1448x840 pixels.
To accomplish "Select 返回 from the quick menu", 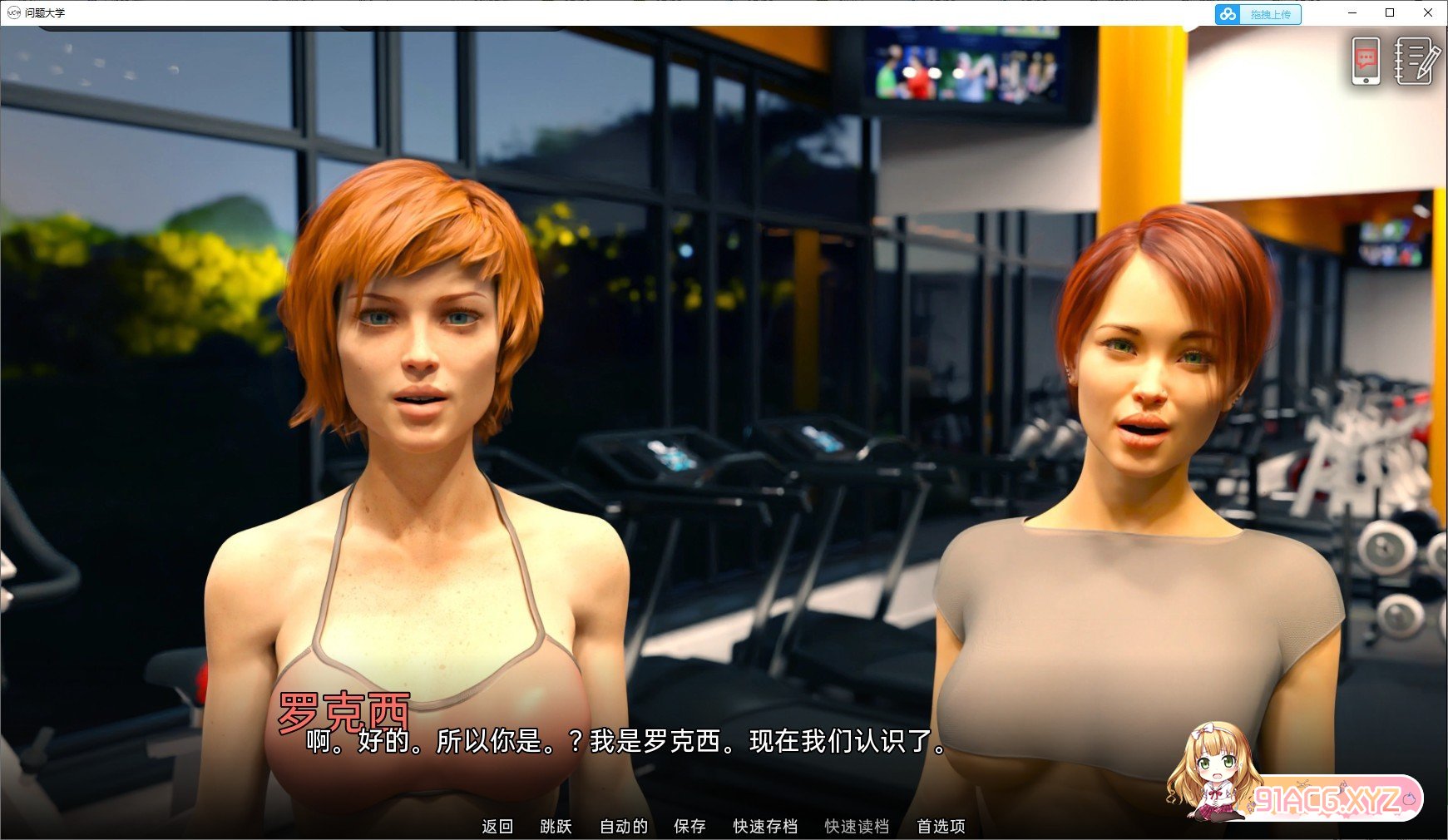I will pos(496,827).
